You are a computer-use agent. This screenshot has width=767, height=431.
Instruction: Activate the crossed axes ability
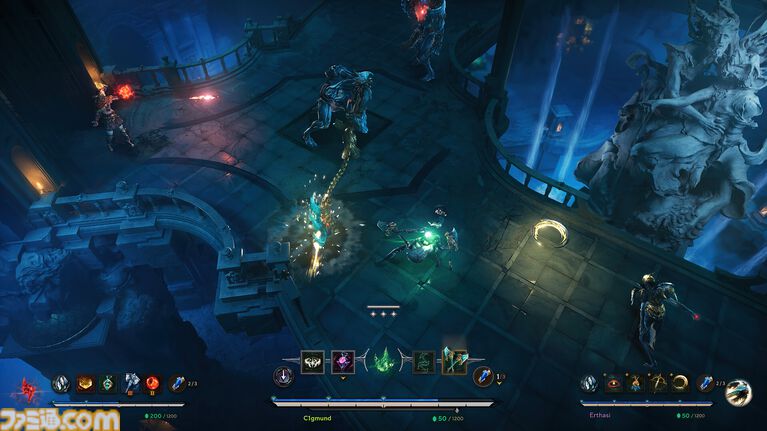pos(454,362)
